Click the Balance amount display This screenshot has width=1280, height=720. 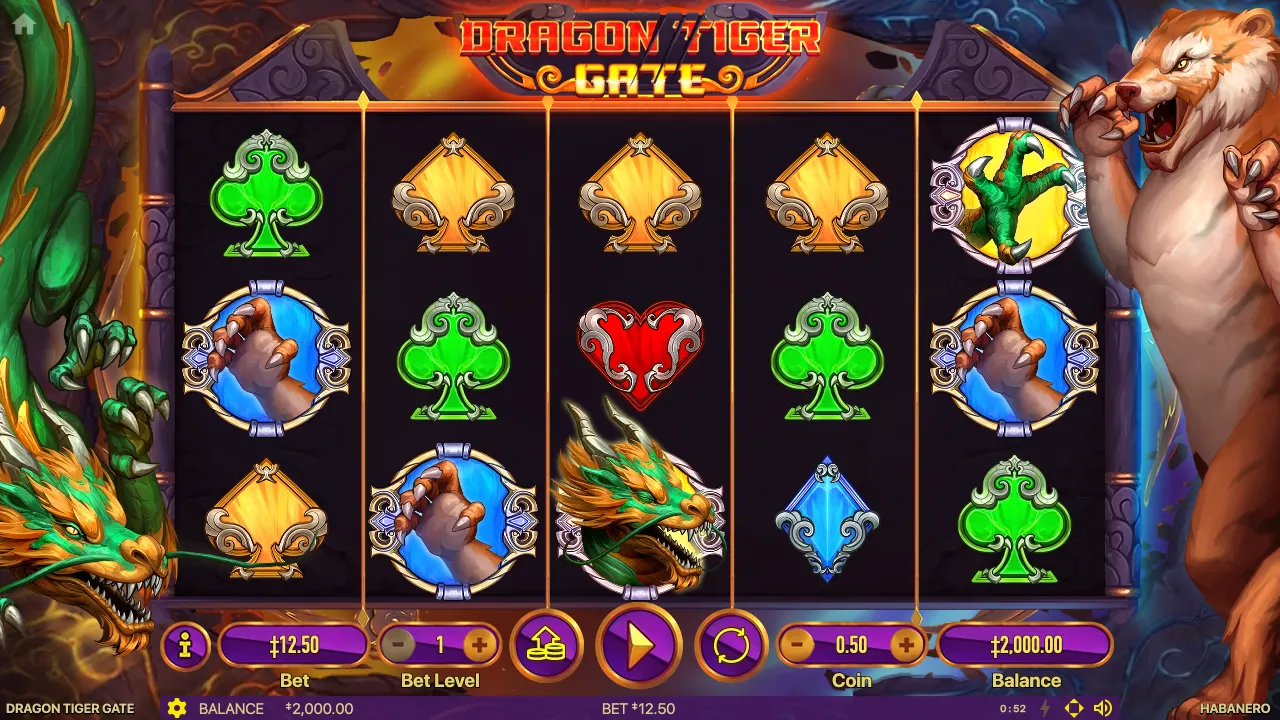click(1027, 645)
